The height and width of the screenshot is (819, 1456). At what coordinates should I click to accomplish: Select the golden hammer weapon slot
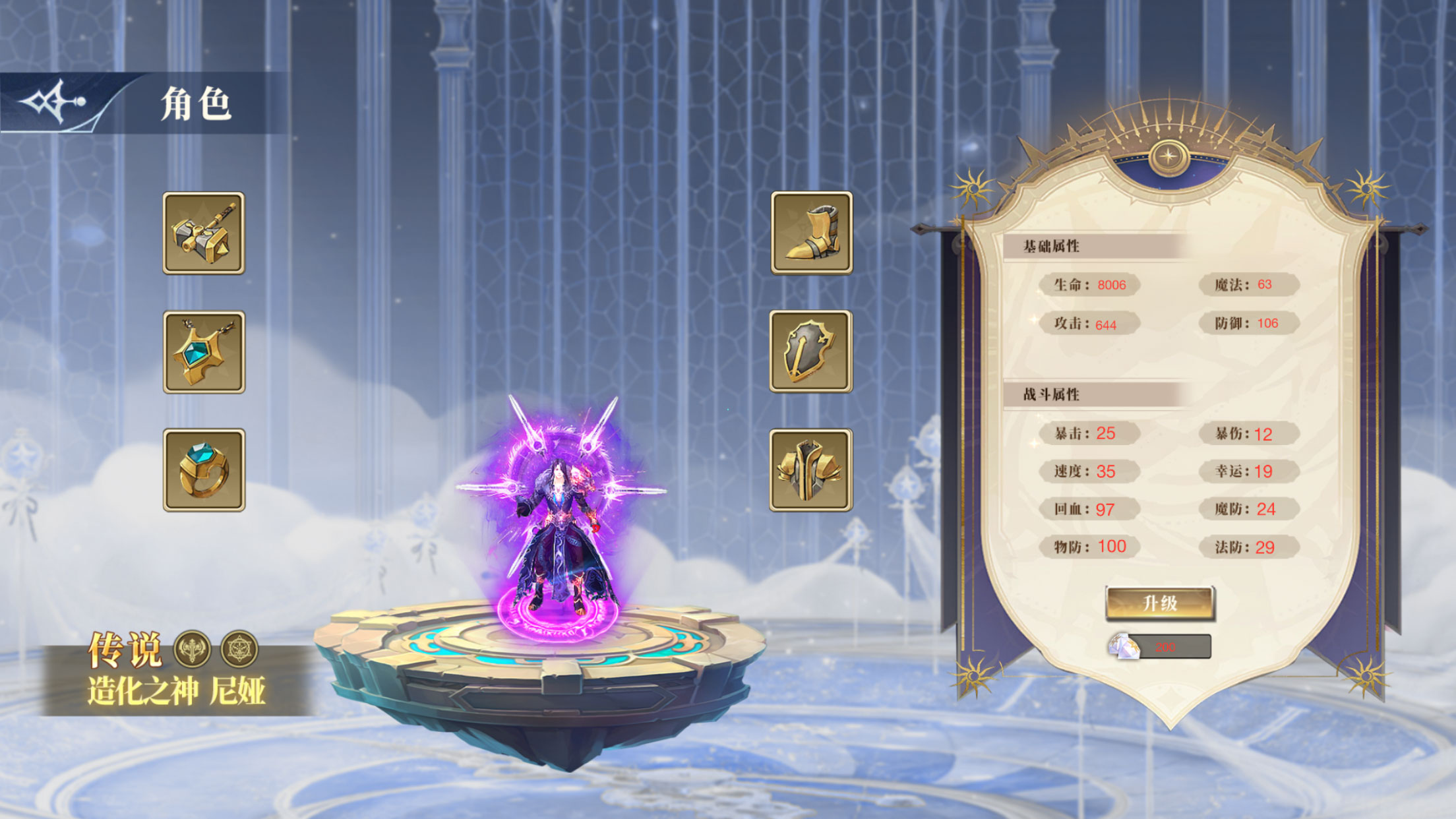click(204, 233)
